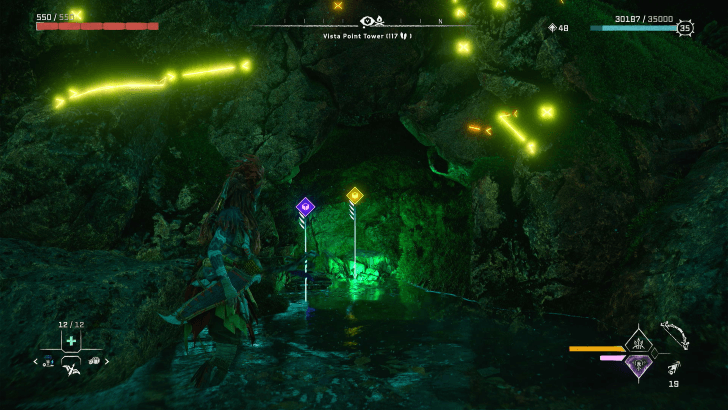
Task: Select the yellow quest waypoint marker
Action: click(x=354, y=196)
